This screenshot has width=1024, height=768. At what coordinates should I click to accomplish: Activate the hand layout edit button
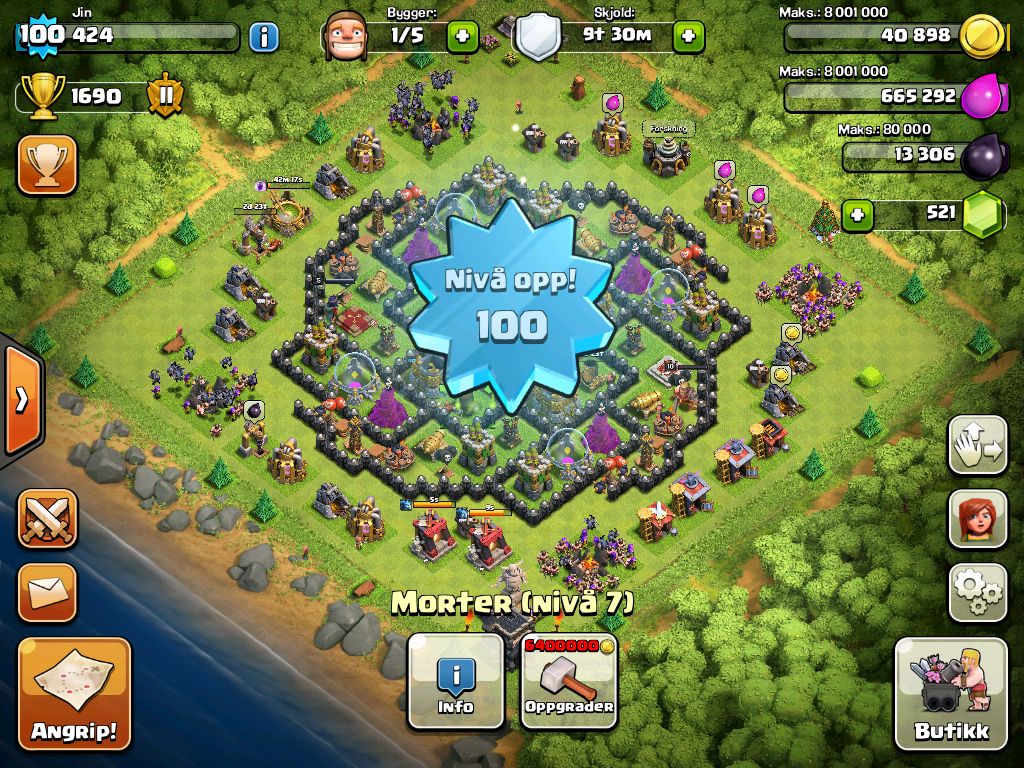point(977,446)
